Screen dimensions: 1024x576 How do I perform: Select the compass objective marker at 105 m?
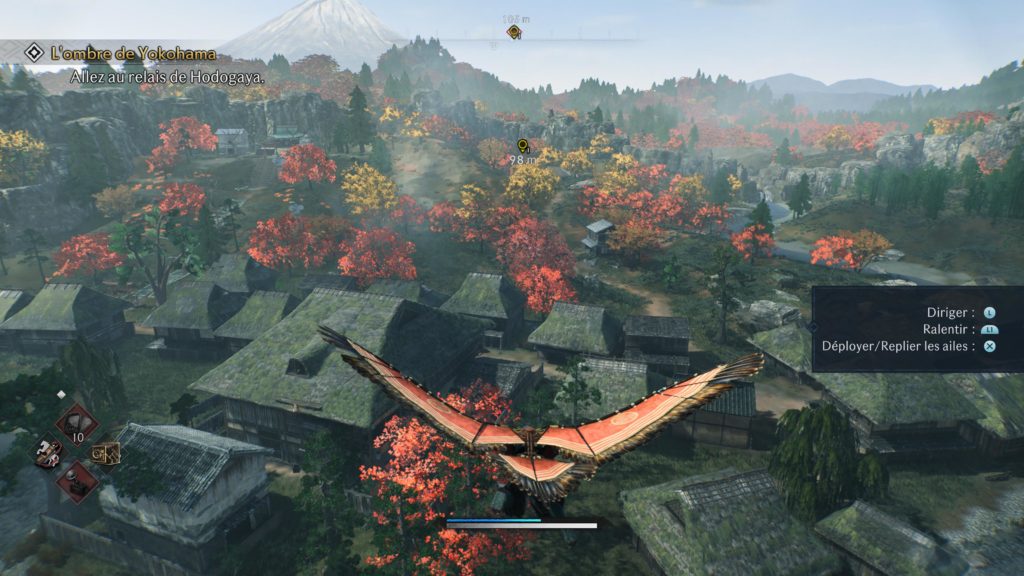[x=514, y=32]
